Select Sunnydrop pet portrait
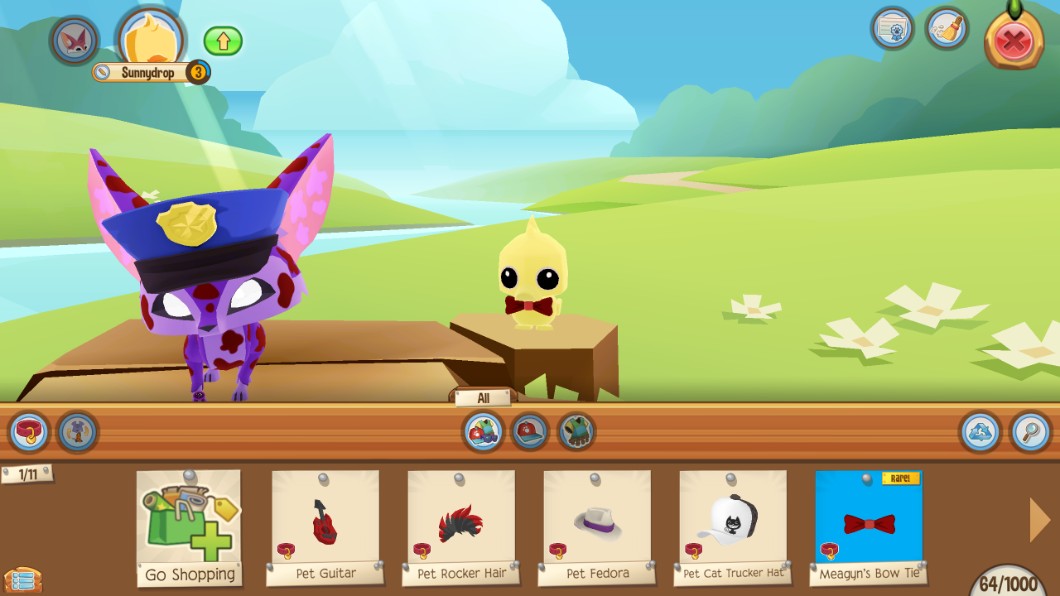Viewport: 1060px width, 596px height. (x=151, y=38)
